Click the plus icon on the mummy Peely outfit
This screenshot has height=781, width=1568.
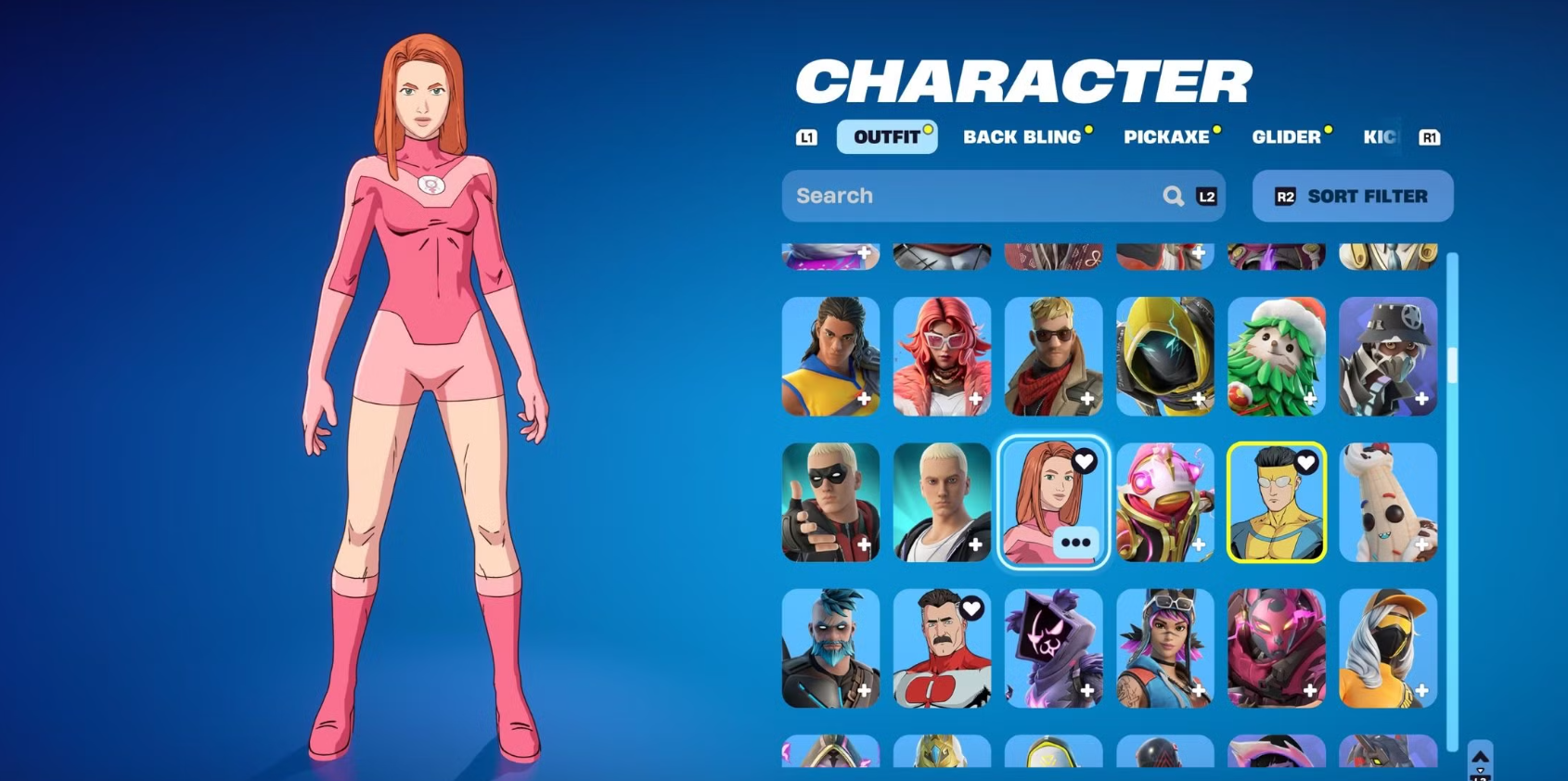pos(1421,544)
